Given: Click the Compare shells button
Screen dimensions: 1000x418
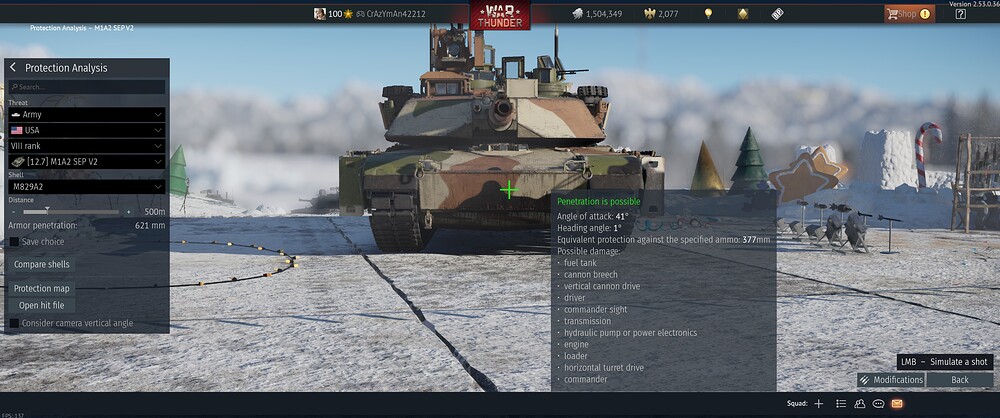Looking at the screenshot, I should click(44, 264).
